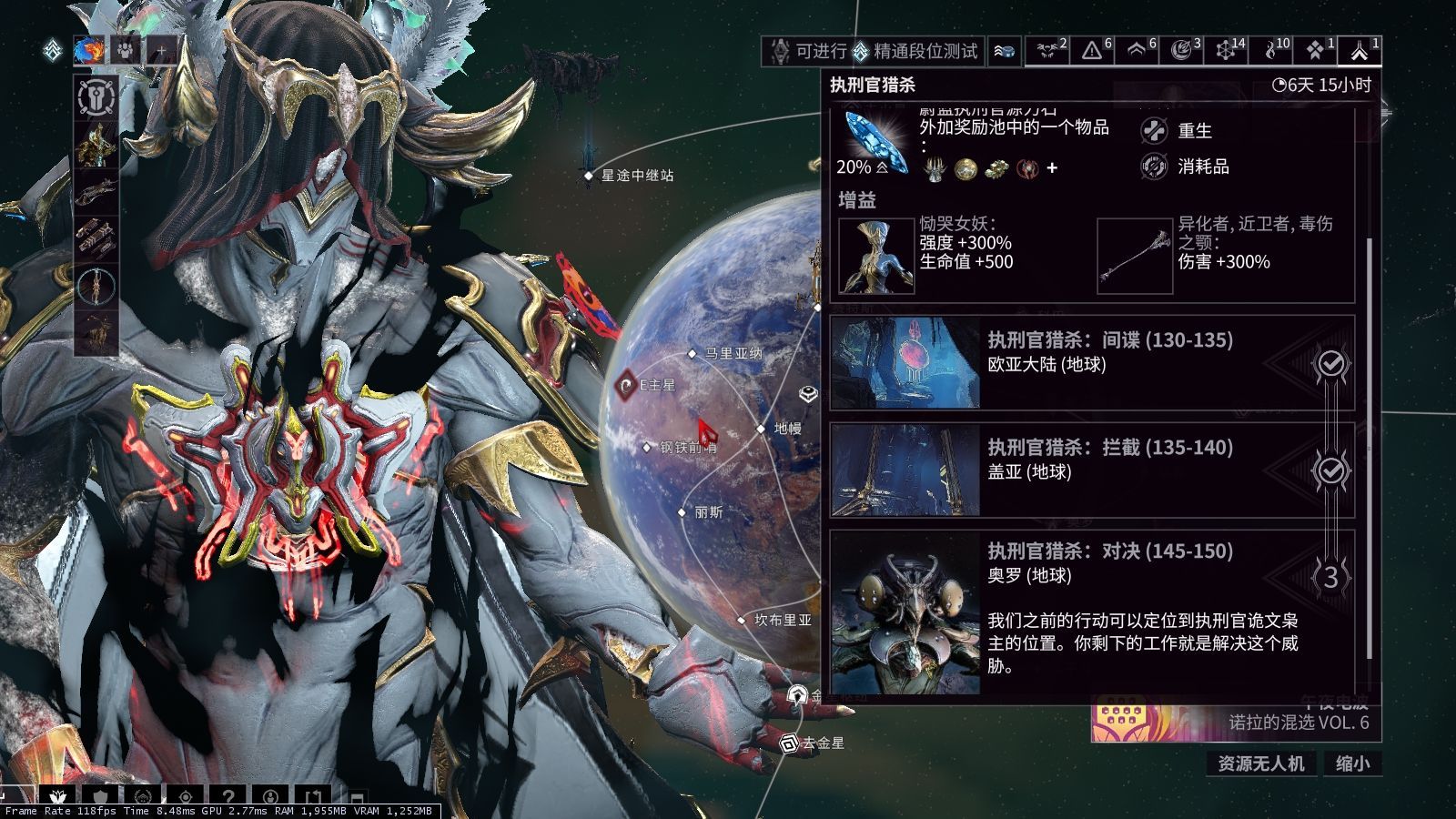Toggle completion checkmark on 拦截 mission
The height and width of the screenshot is (819, 1456).
pos(1331,470)
